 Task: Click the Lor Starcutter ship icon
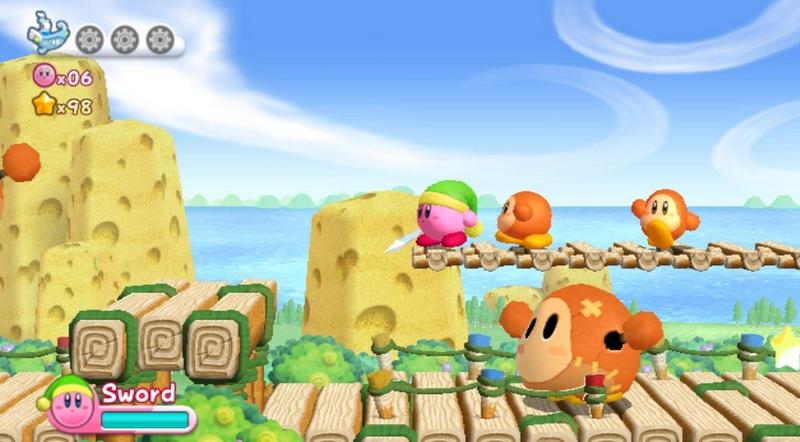pyautogui.click(x=47, y=33)
